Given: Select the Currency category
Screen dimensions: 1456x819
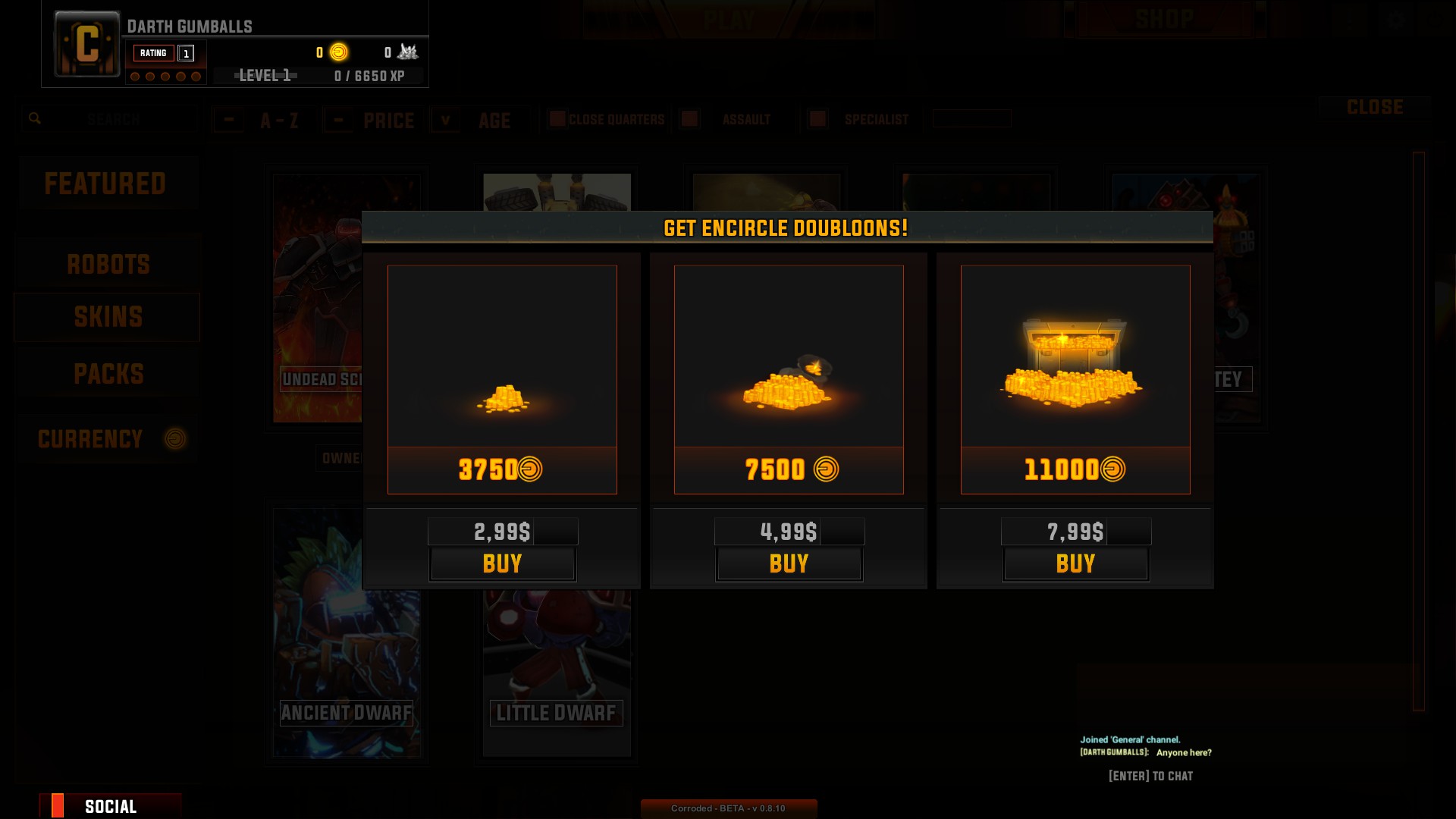Looking at the screenshot, I should point(108,439).
